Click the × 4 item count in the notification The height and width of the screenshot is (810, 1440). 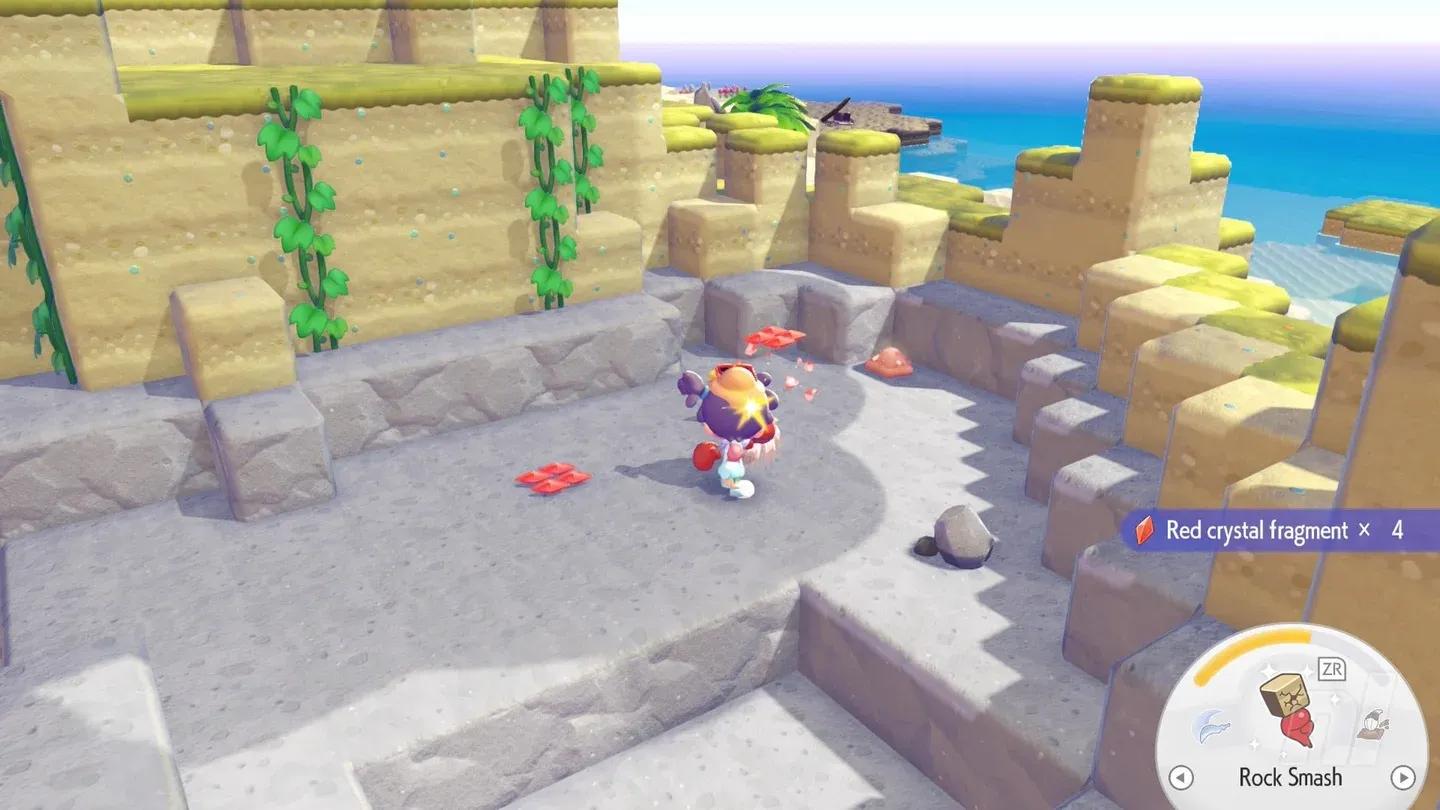[1382, 530]
